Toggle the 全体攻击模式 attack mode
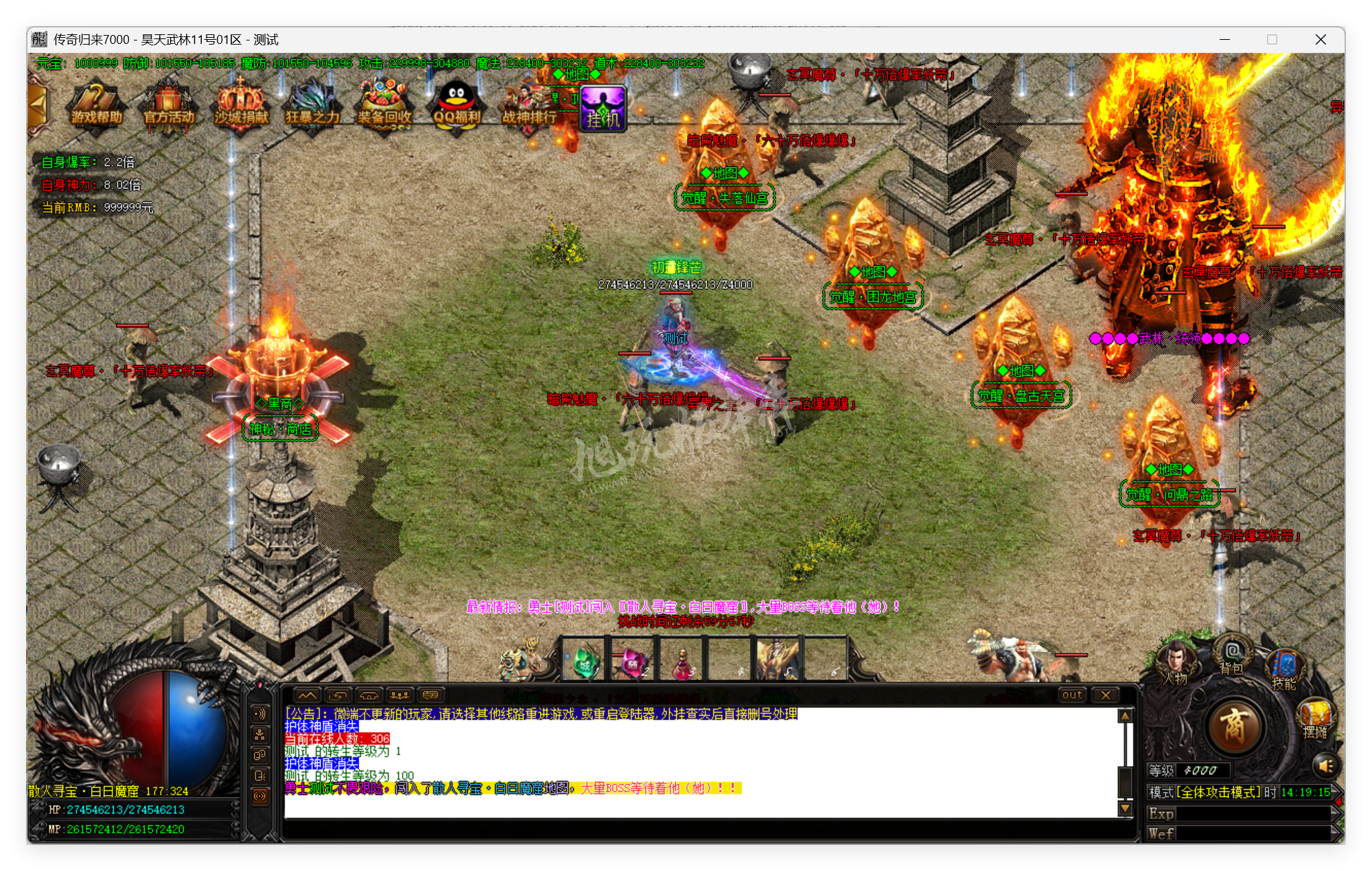 pos(1218,793)
